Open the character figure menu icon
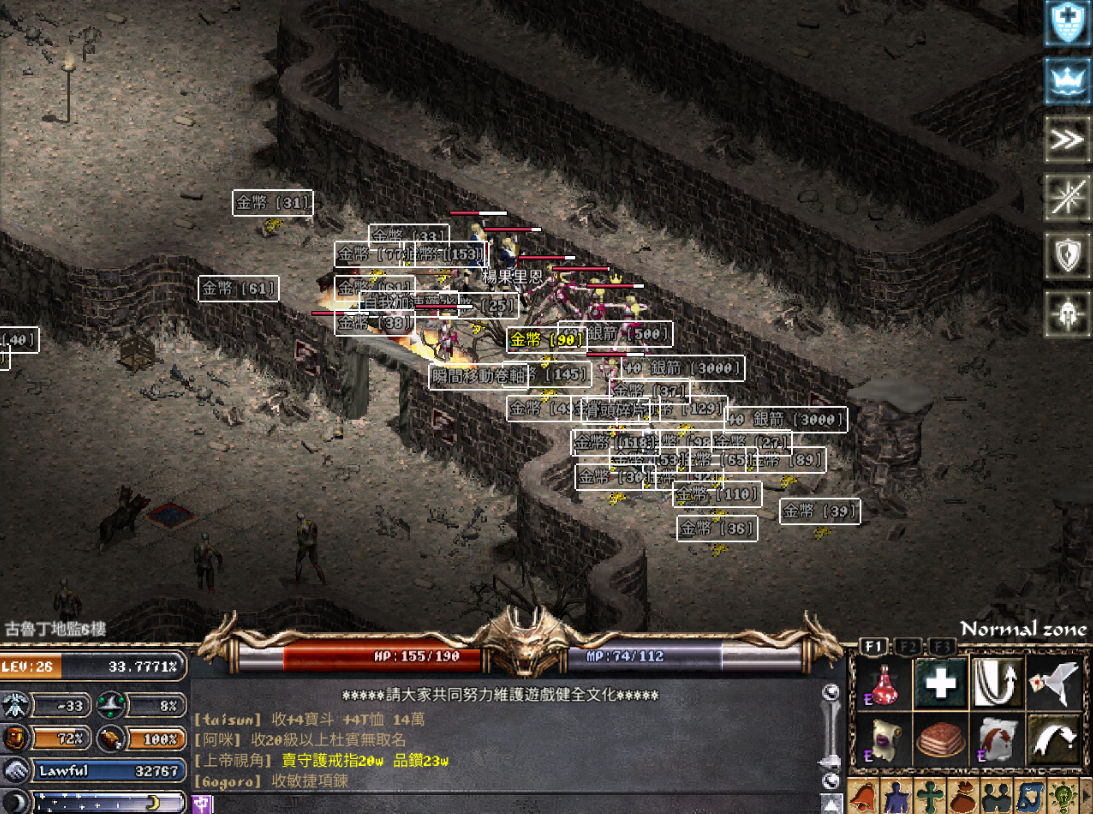1093x814 pixels. coord(895,798)
